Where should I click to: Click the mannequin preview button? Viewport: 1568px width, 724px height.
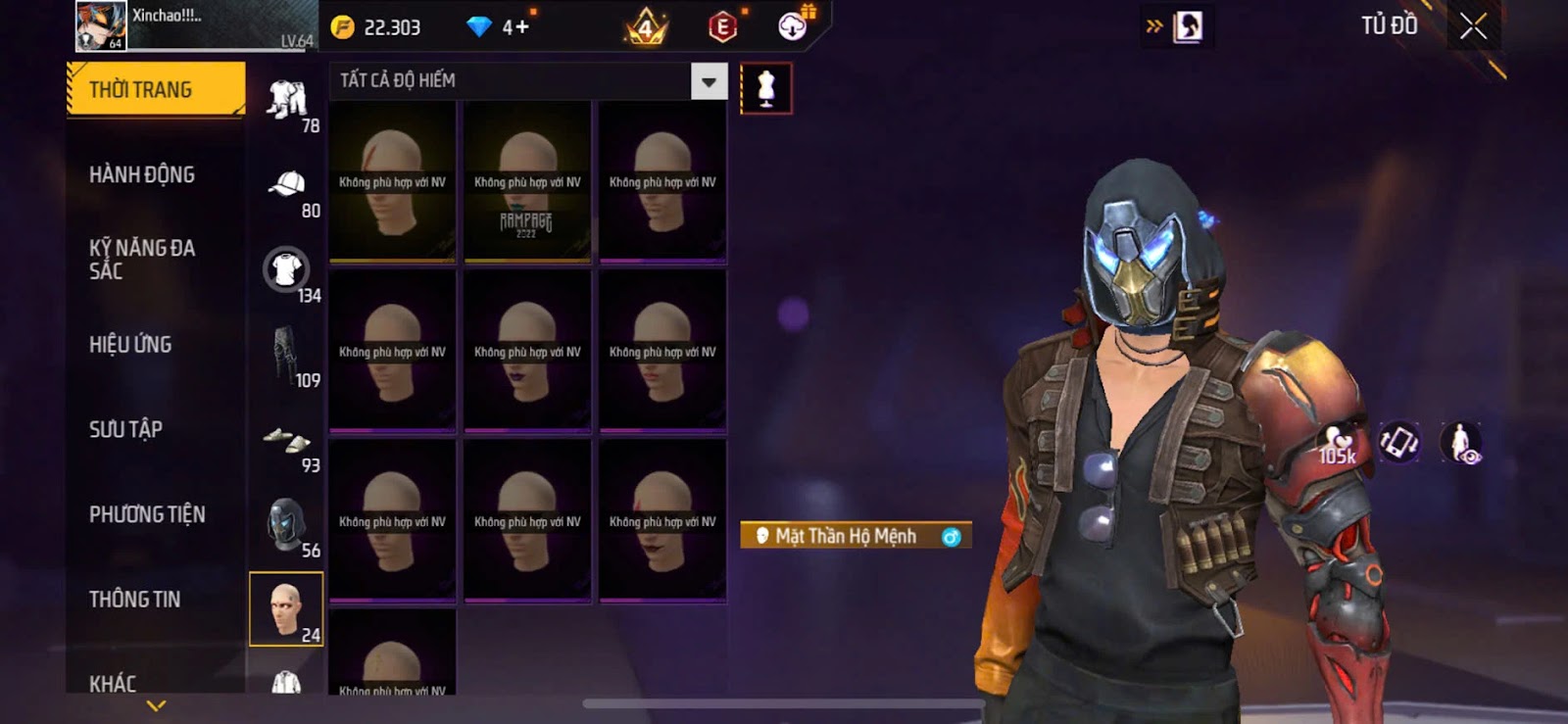tap(765, 89)
